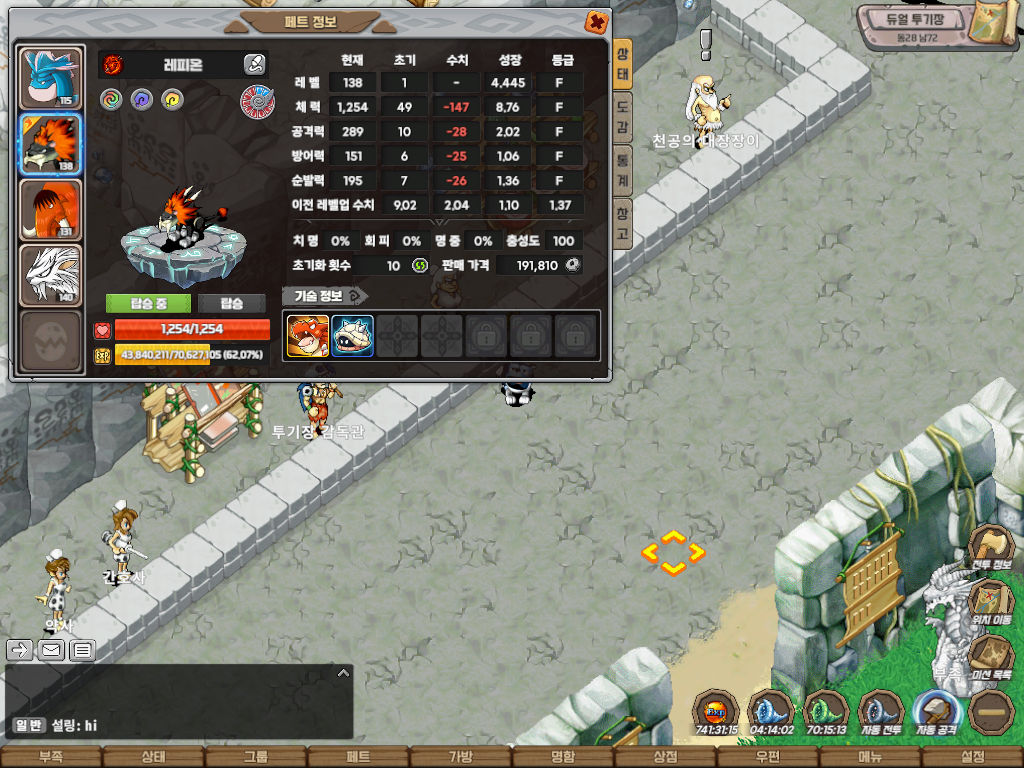This screenshot has width=1024, height=768.
Task: Click the green reset icon beside 초기화 횟수
Action: (x=419, y=266)
